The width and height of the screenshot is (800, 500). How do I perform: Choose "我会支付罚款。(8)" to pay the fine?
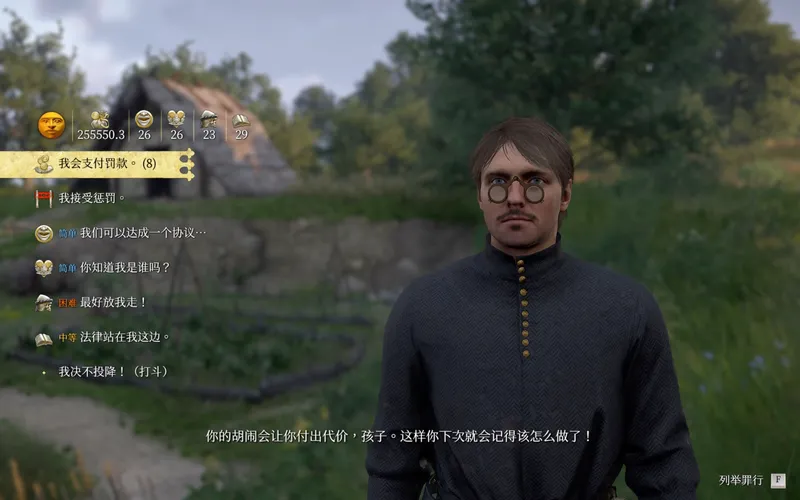107,164
